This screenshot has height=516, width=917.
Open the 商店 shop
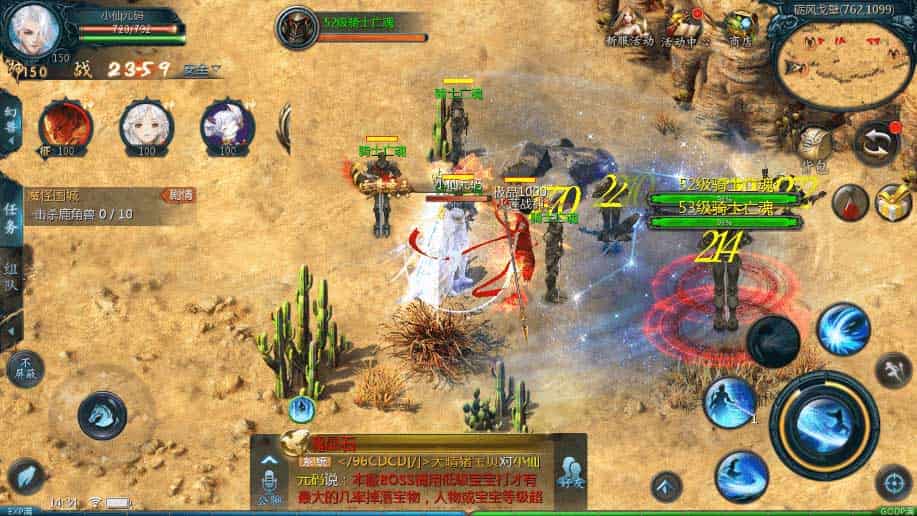pyautogui.click(x=740, y=27)
